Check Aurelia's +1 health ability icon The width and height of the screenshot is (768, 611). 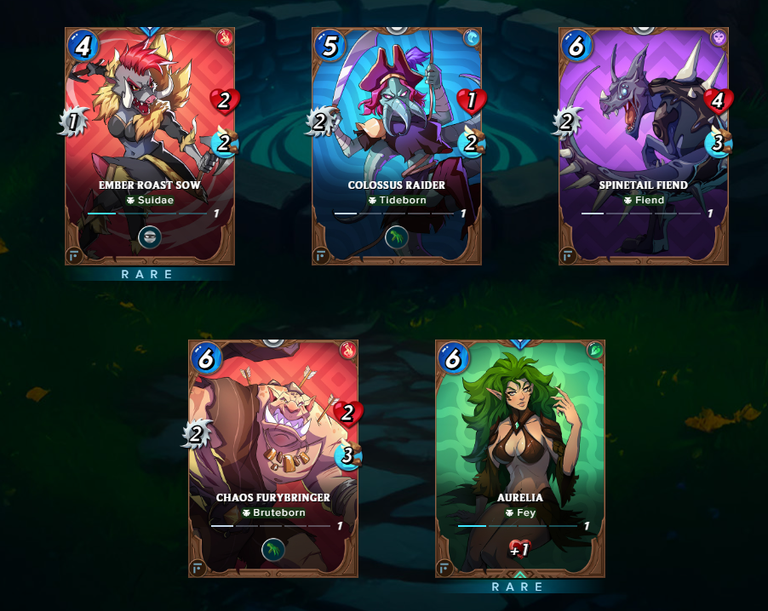pyautogui.click(x=520, y=548)
